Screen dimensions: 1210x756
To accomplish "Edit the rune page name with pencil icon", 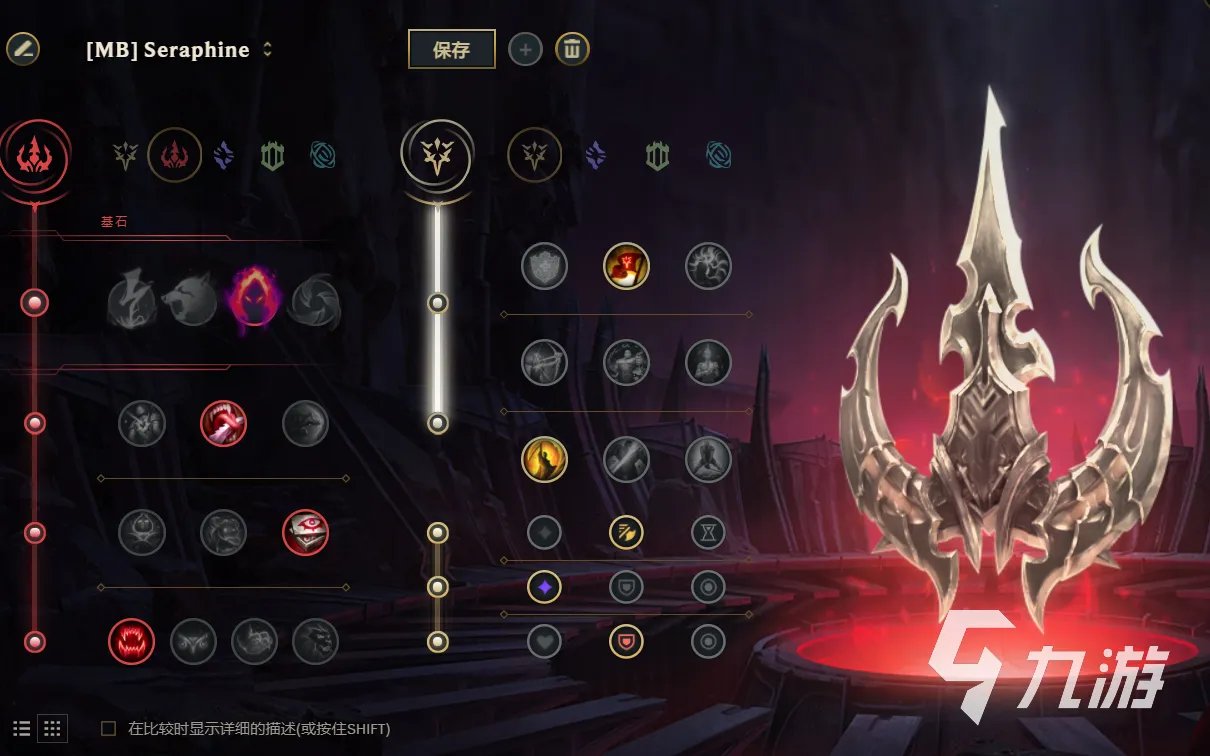I will [23, 48].
